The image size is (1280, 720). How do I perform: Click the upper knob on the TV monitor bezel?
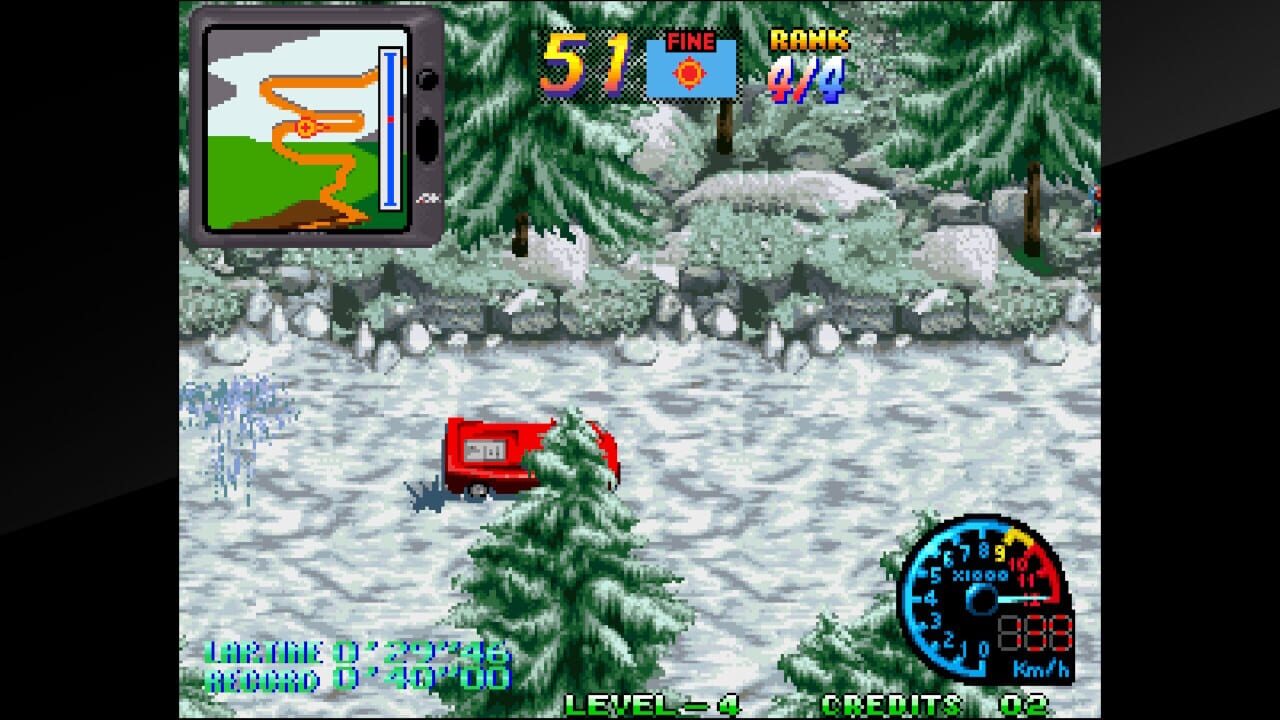(x=425, y=82)
